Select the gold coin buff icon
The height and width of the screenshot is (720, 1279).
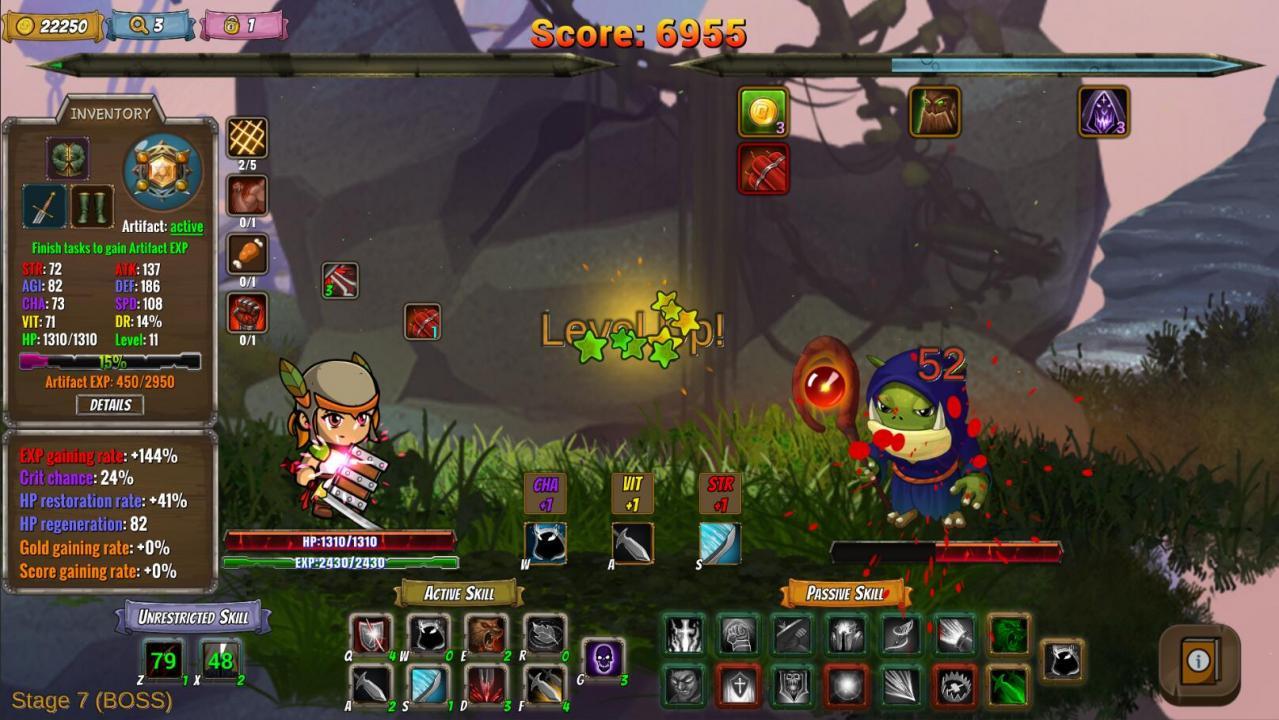click(764, 111)
